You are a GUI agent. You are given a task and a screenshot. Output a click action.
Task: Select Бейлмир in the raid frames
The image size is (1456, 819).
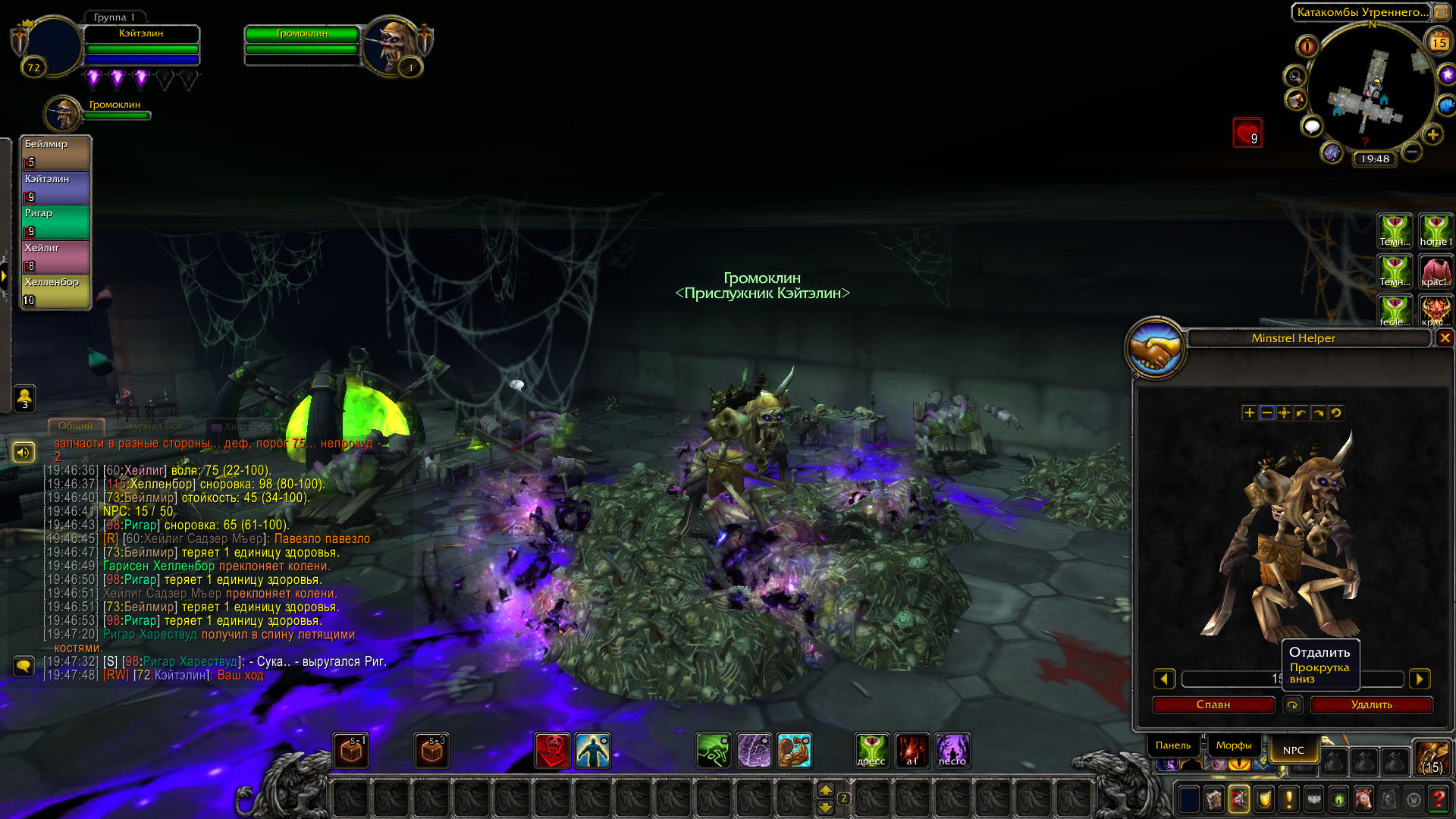pyautogui.click(x=56, y=152)
